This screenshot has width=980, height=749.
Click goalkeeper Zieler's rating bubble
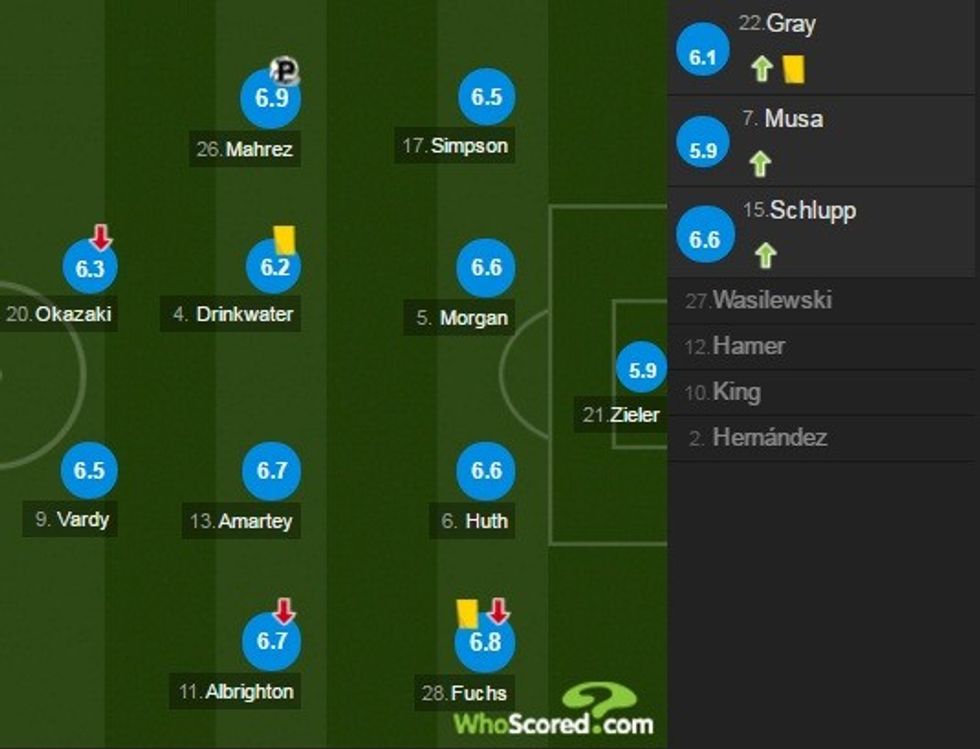coord(642,370)
